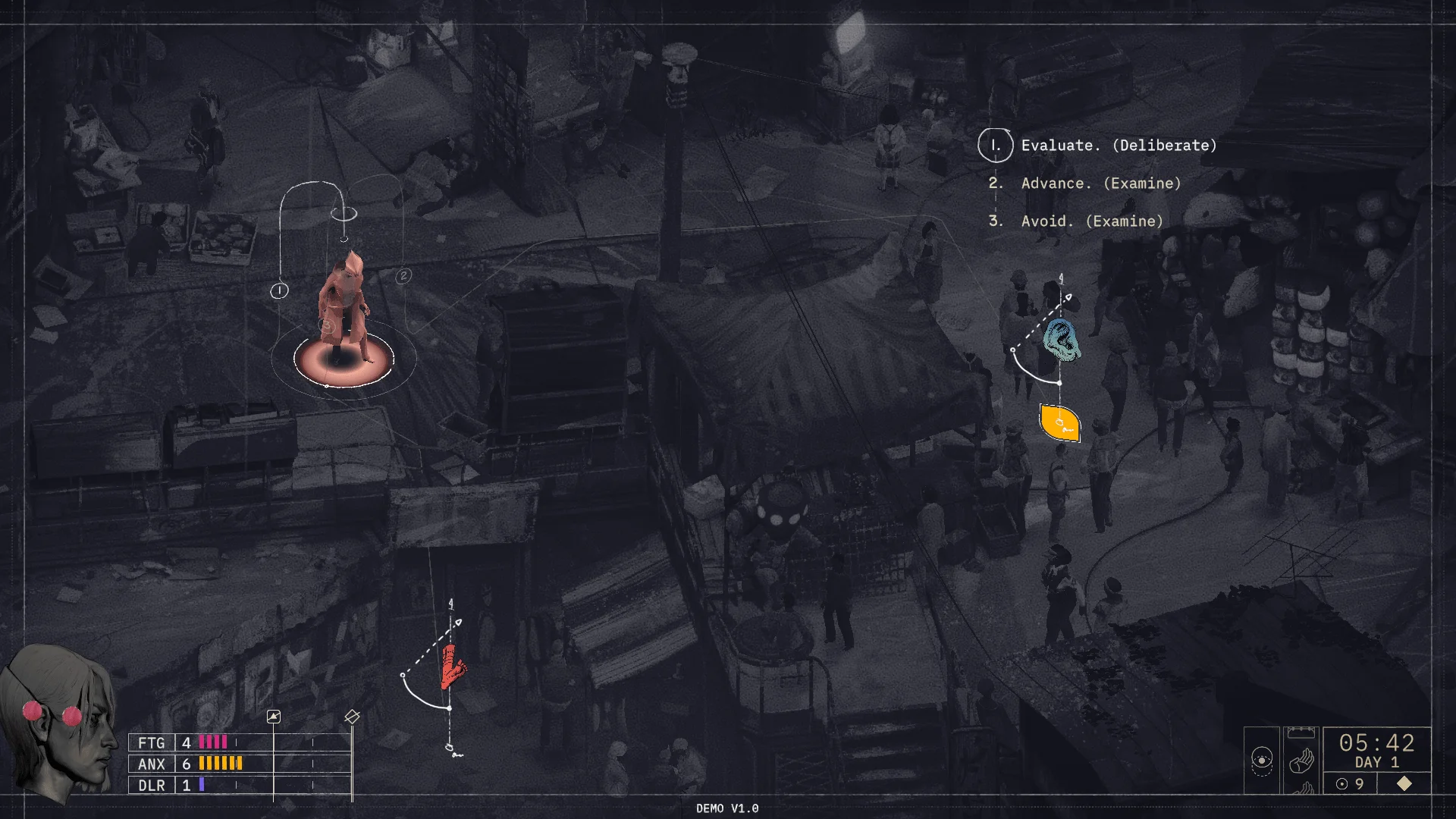This screenshot has height=819, width=1456.
Task: Activate the red foot marker
Action: 453,667
